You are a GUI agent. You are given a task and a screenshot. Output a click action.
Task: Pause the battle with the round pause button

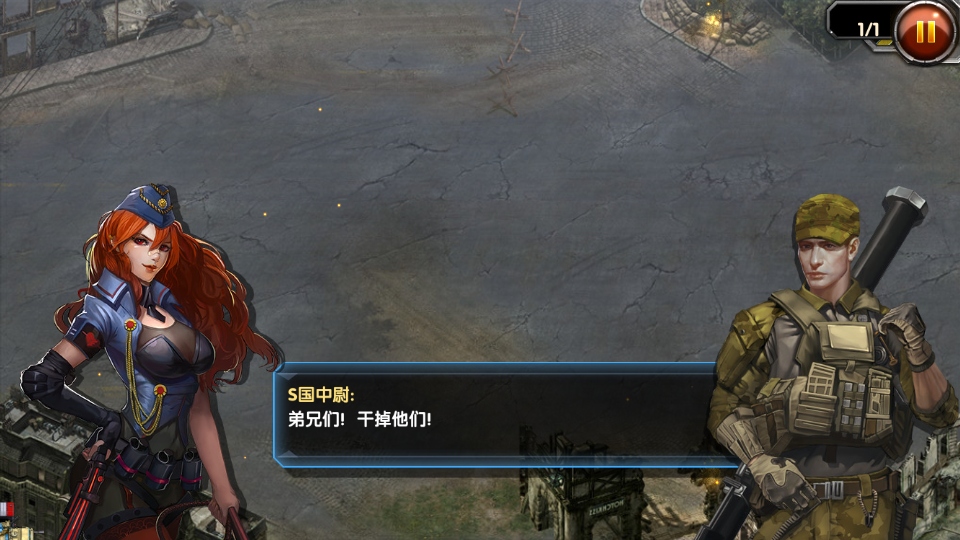925,31
